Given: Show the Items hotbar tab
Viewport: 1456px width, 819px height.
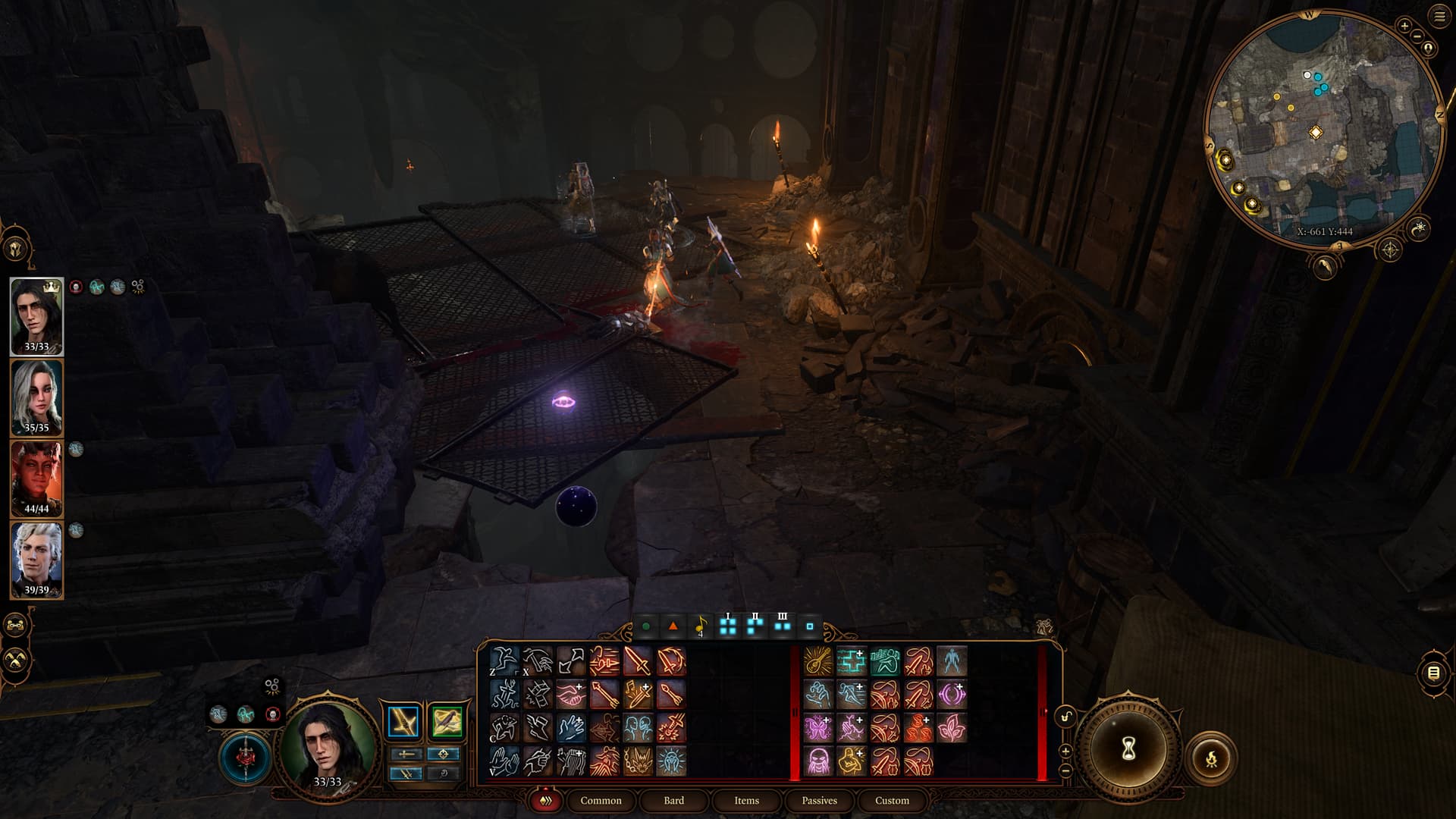Looking at the screenshot, I should pos(746,800).
